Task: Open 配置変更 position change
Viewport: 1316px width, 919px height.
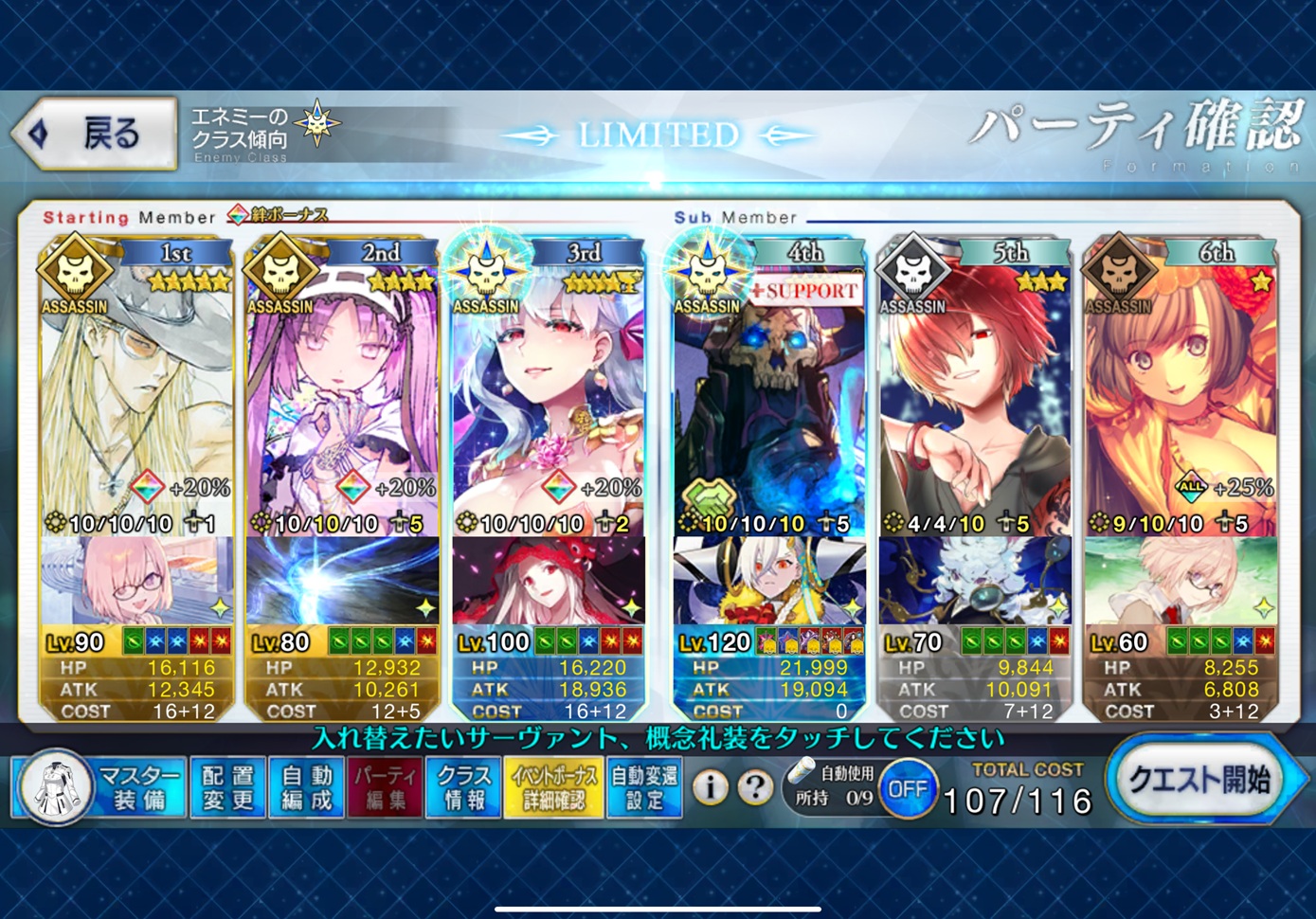Action: [x=227, y=787]
